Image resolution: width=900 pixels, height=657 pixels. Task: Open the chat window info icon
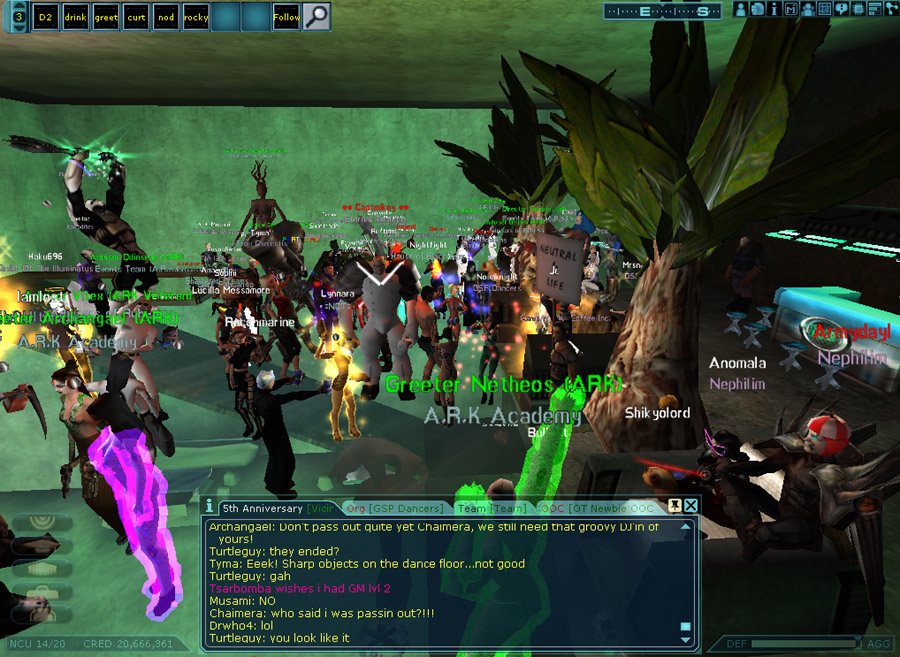tap(209, 507)
